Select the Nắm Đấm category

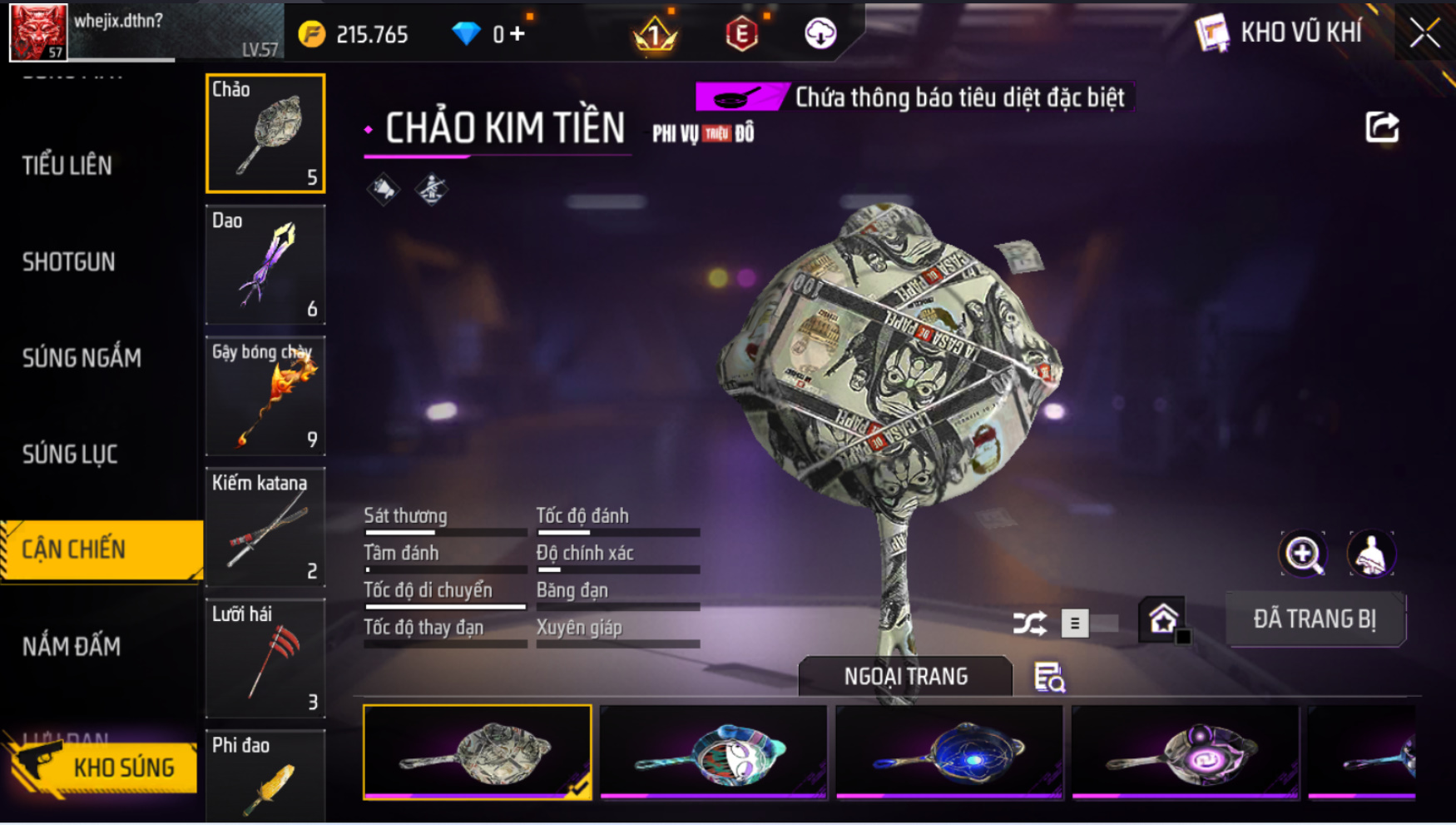pyautogui.click(x=72, y=646)
